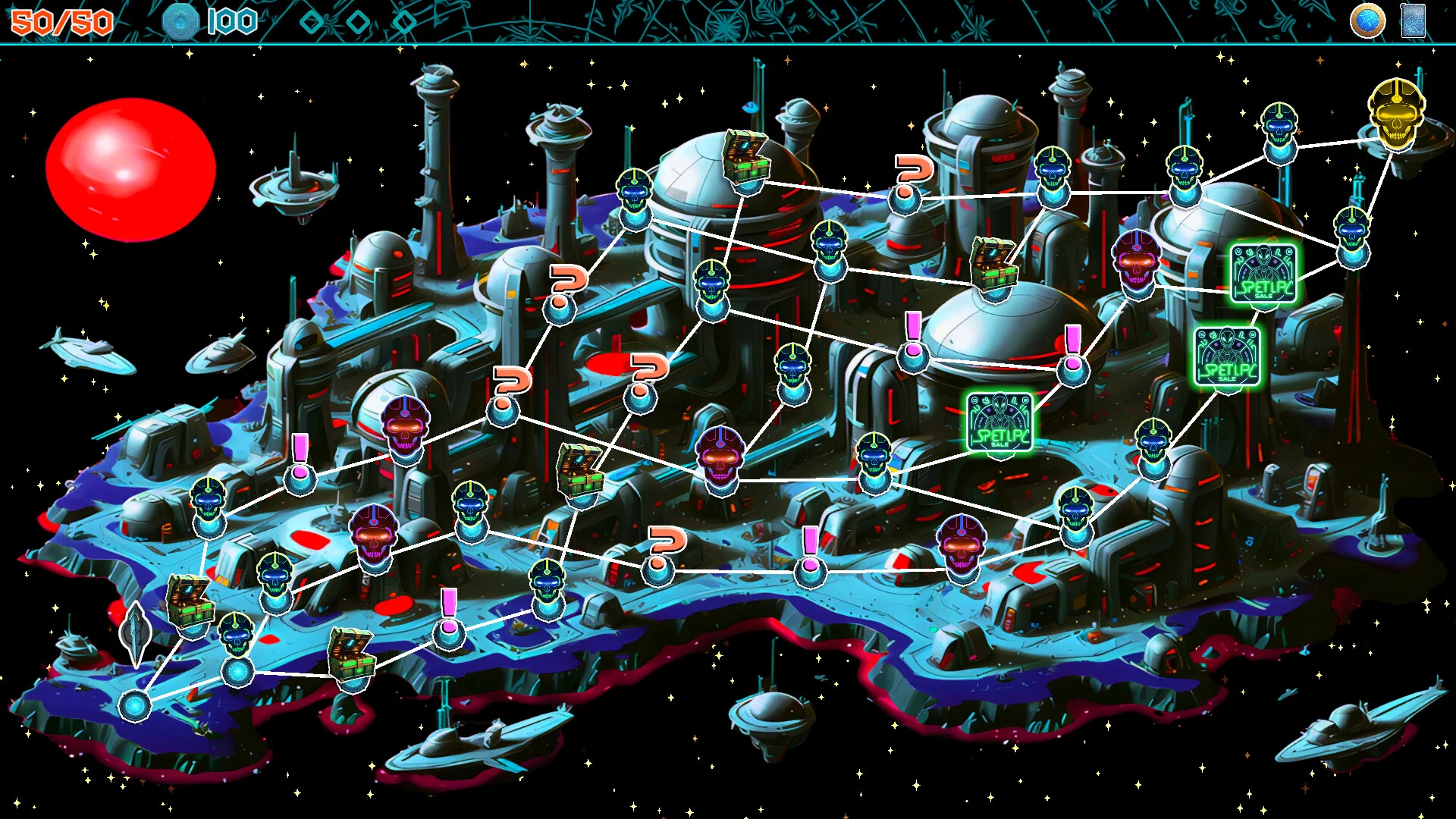The height and width of the screenshot is (819, 1456).
Task: Toggle the first teal diamond charm slot
Action: click(311, 23)
